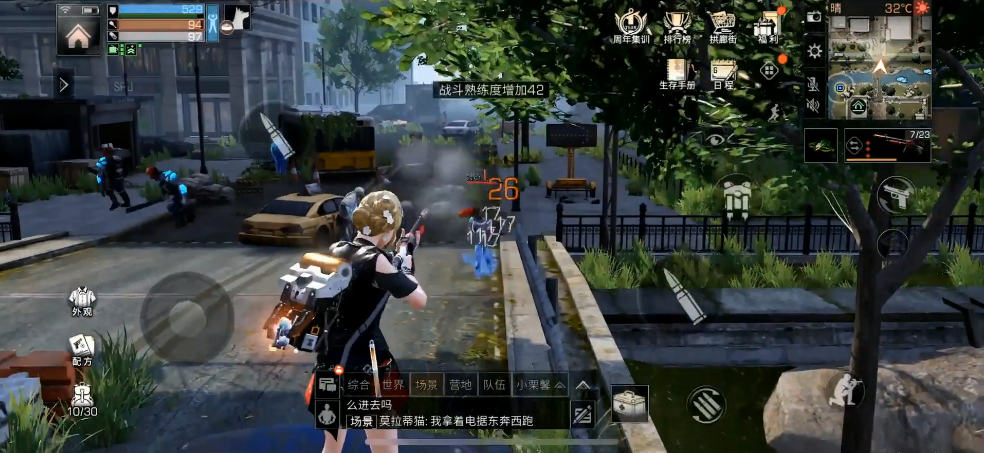984x453 pixels.
Task: Open the dog companion portrait
Action: [236, 19]
